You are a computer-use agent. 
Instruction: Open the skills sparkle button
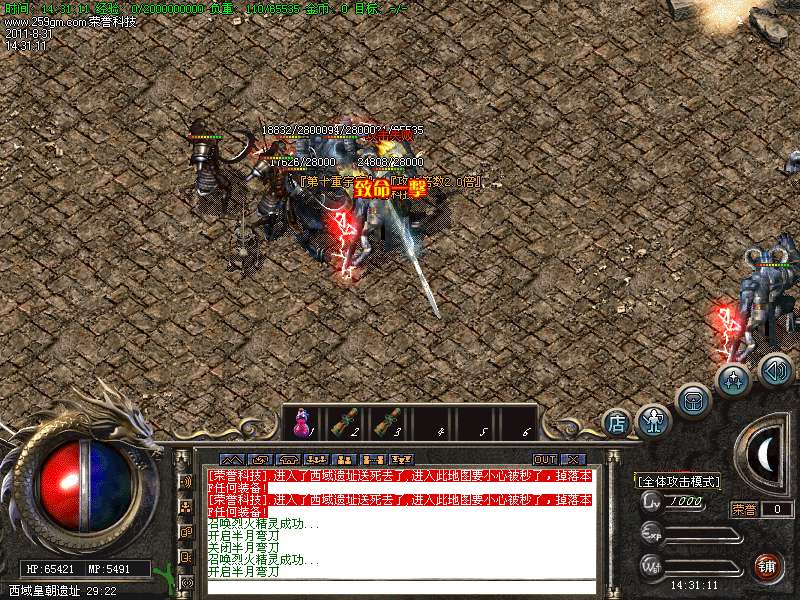[x=733, y=379]
